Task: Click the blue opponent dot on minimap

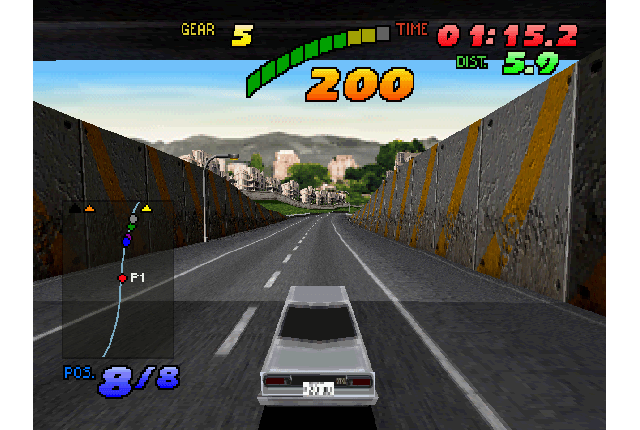Action: 126,241
